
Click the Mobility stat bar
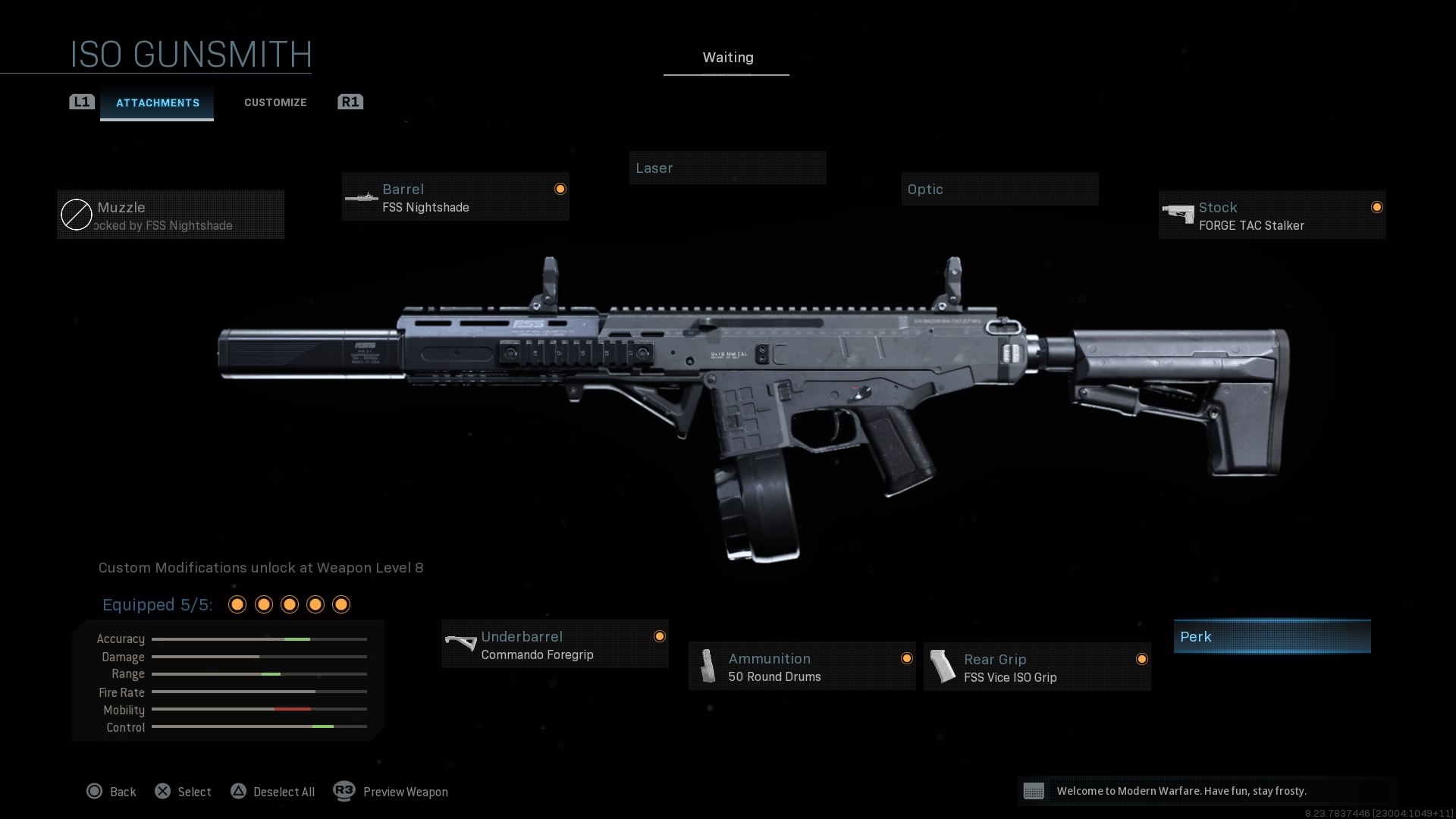click(259, 710)
